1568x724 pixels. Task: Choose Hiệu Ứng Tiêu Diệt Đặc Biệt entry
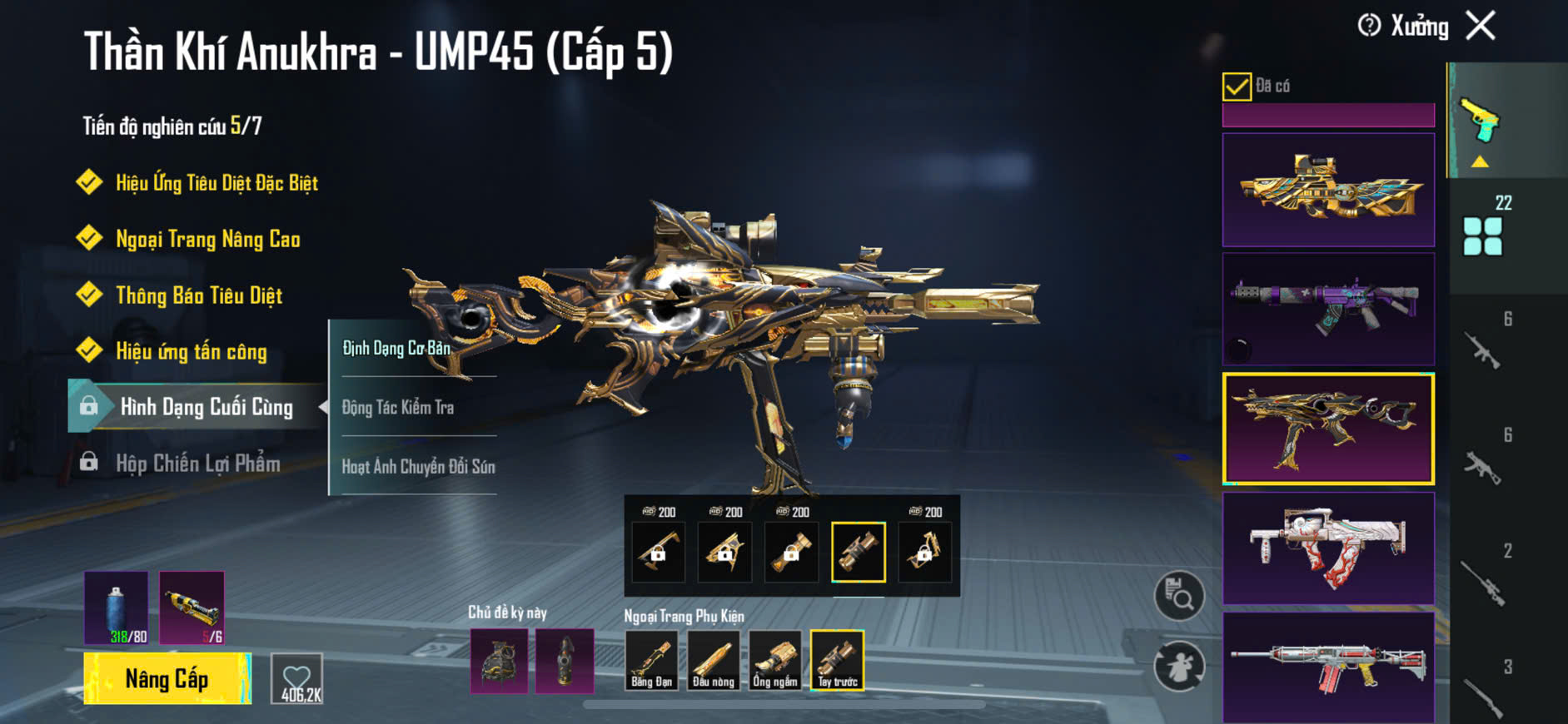[x=217, y=183]
